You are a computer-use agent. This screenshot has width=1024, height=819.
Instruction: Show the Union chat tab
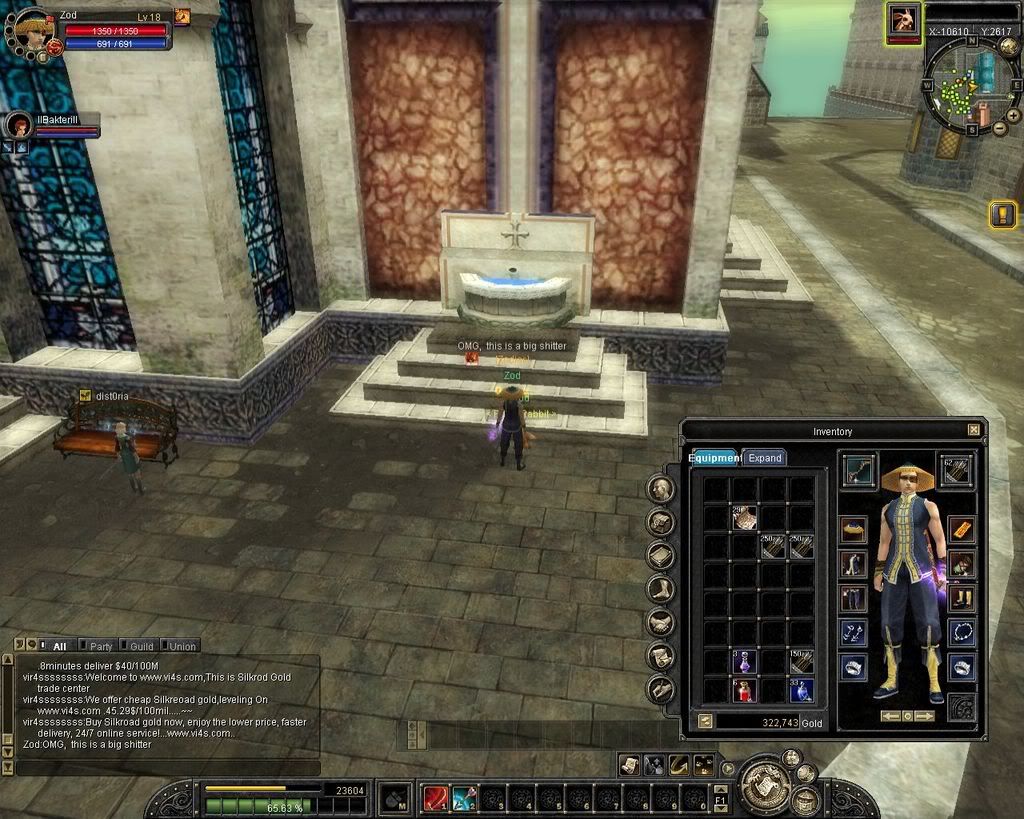click(182, 646)
